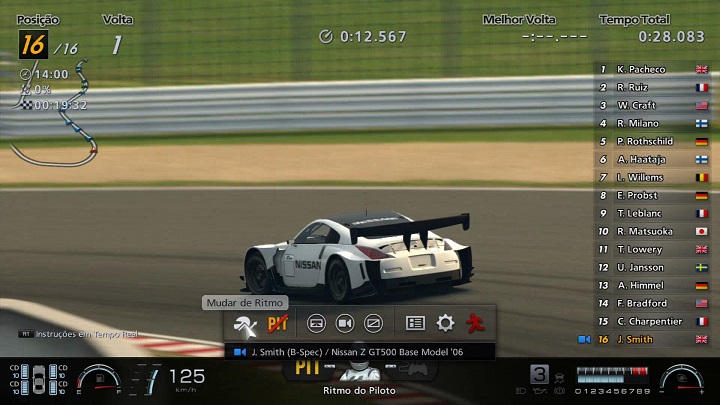Viewport: 720px width, 405px height.
Task: Open settings with the gear icon
Action: [445, 324]
